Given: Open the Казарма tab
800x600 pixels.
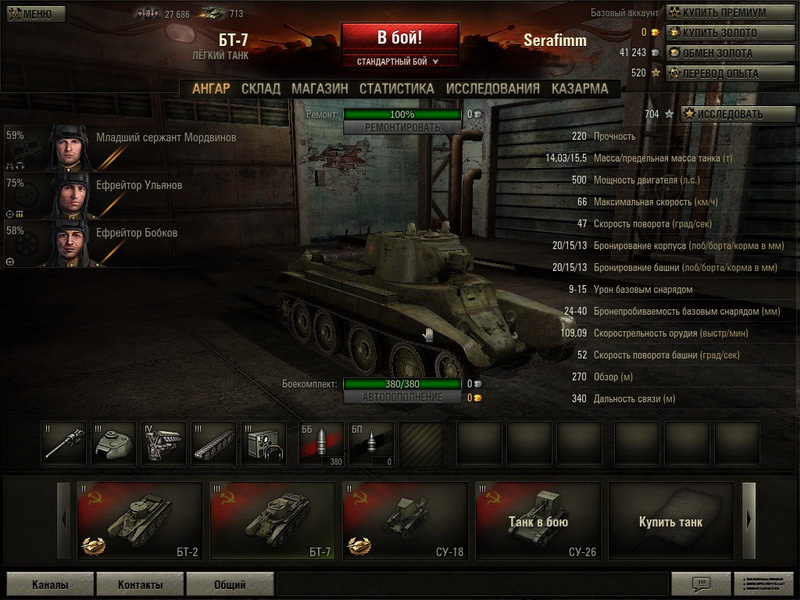Looking at the screenshot, I should click(x=579, y=88).
